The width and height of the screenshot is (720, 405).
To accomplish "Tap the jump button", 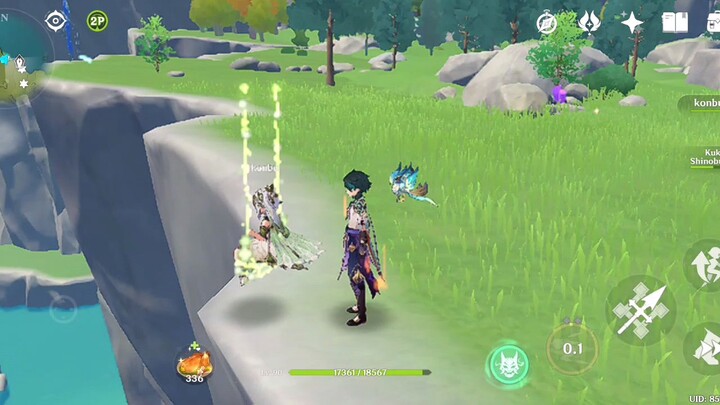I will pos(705,267).
